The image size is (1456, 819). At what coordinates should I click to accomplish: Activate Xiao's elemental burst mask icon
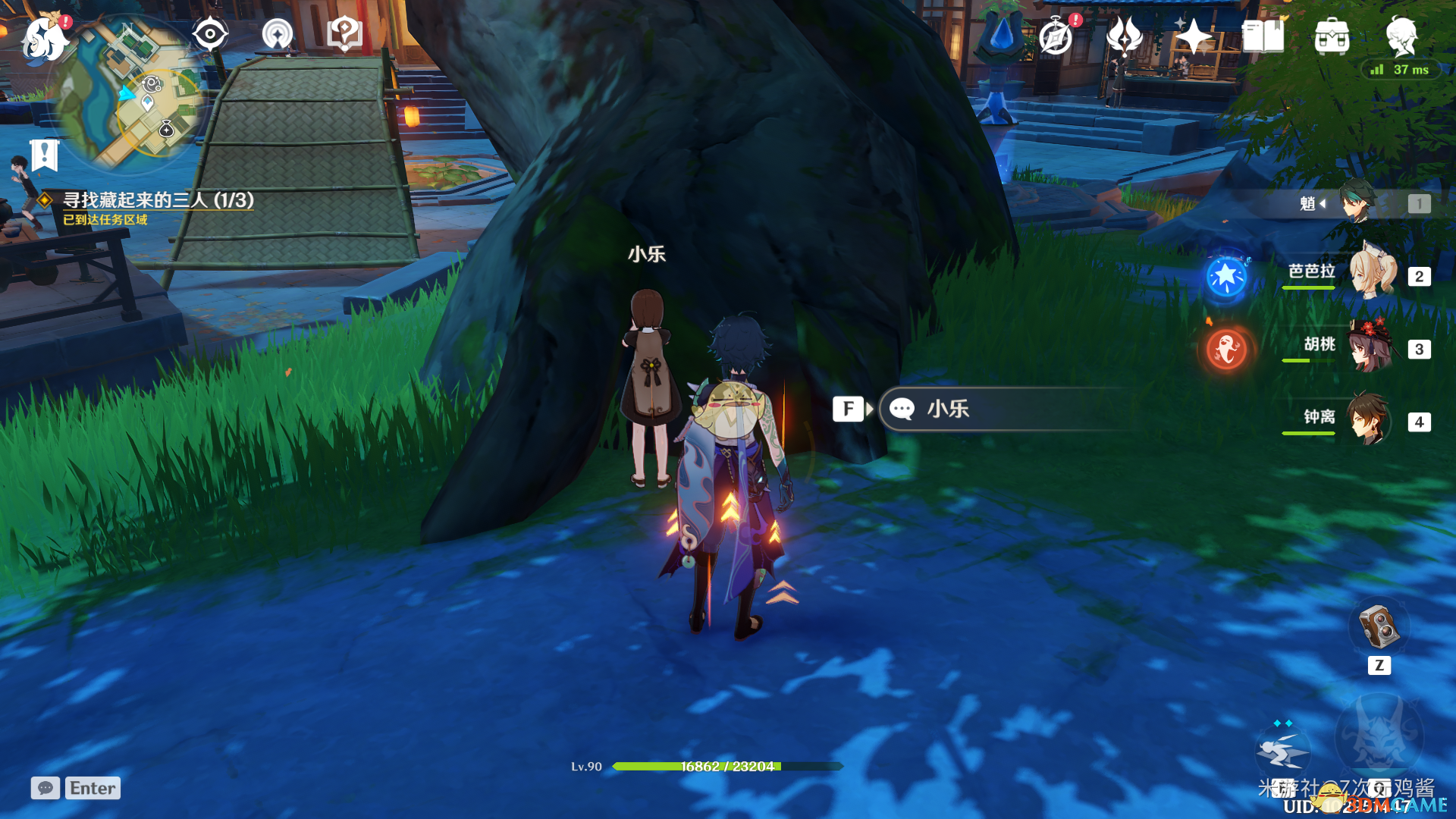1379,736
